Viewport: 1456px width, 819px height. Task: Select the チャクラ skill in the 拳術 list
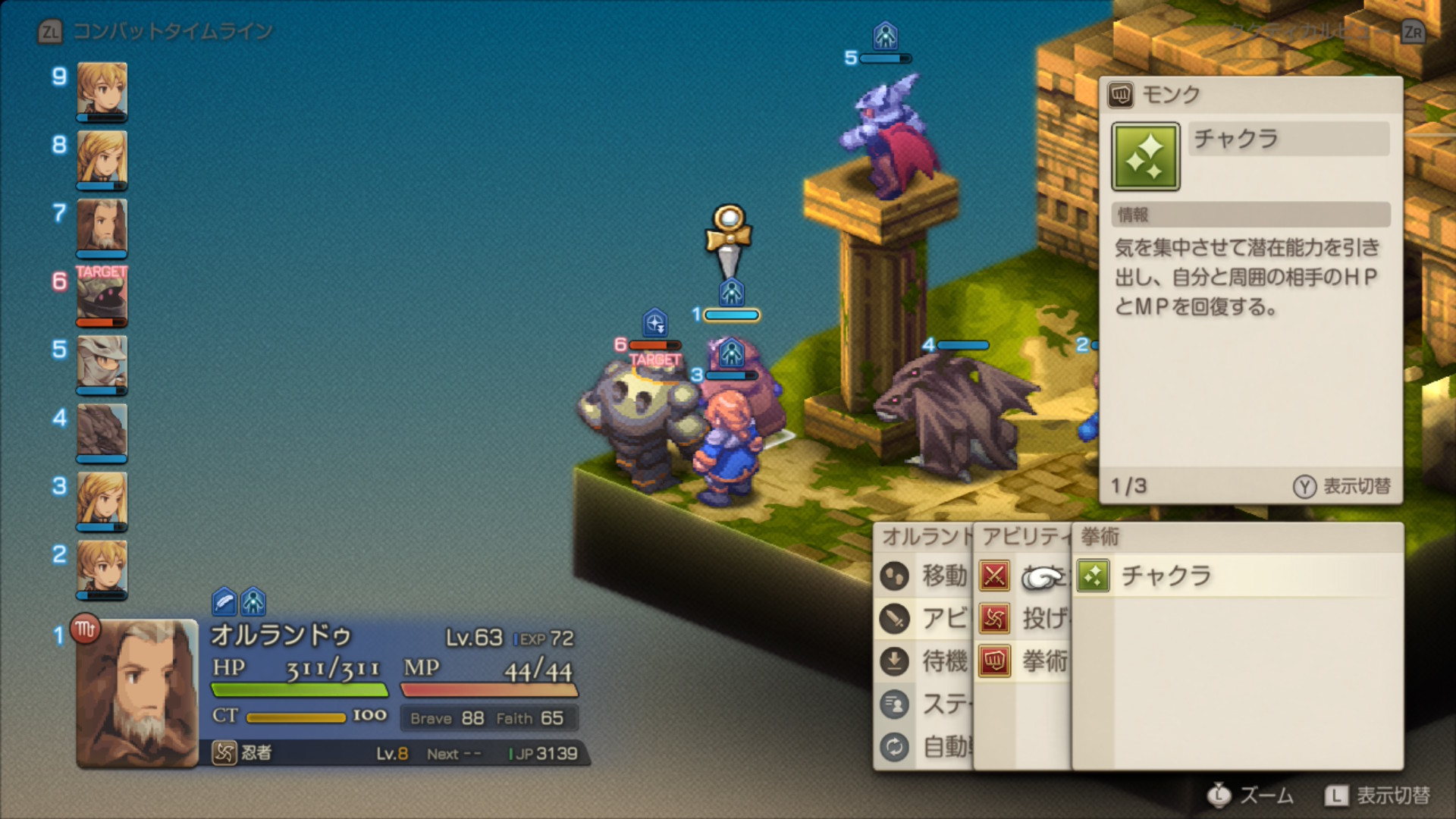tap(1165, 576)
